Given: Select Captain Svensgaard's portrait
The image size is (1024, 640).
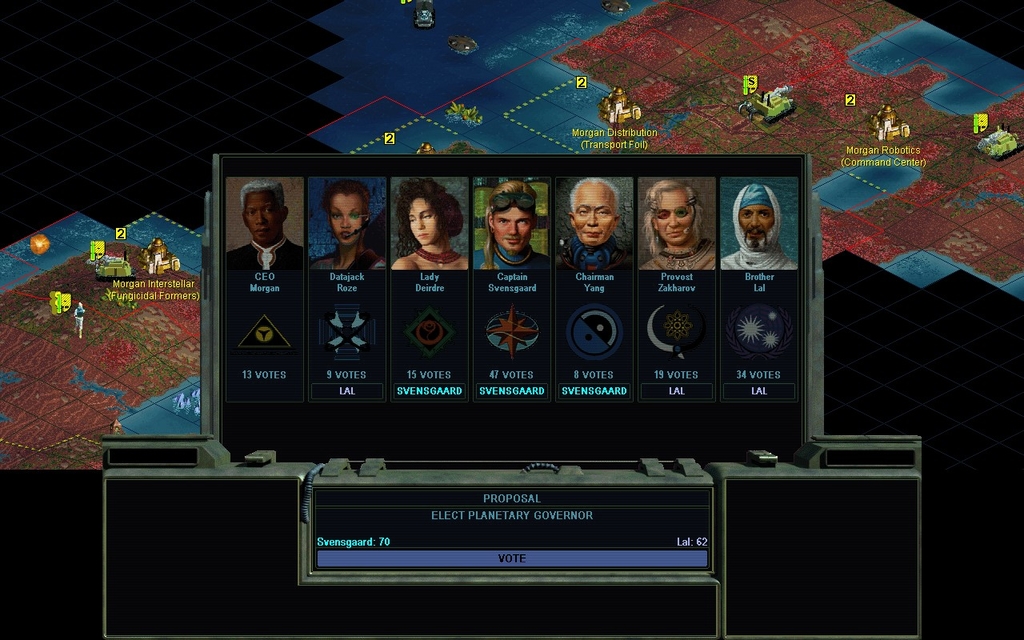Looking at the screenshot, I should click(511, 224).
